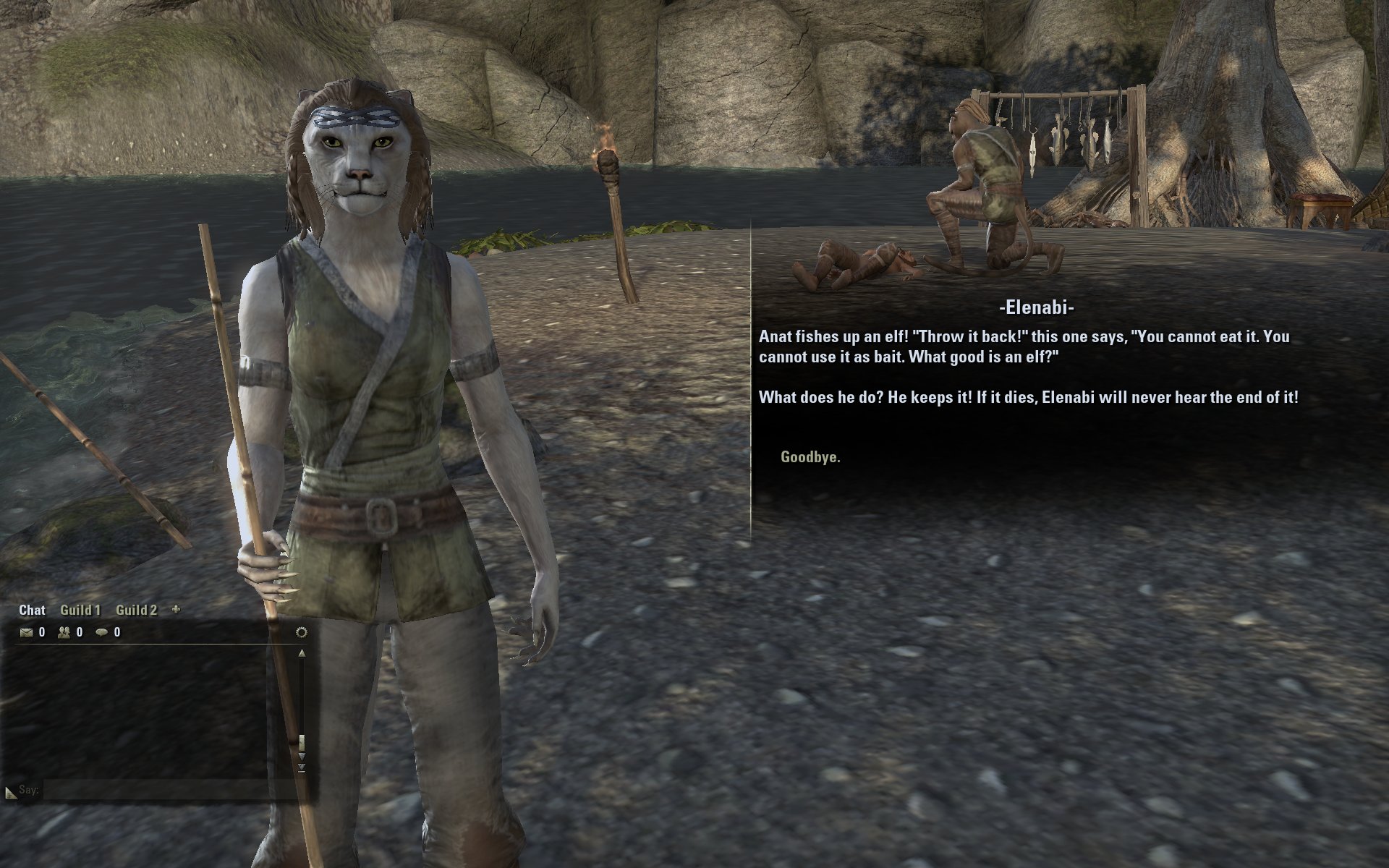This screenshot has width=1389, height=868.
Task: Open chat options gear icon
Action: tap(302, 633)
